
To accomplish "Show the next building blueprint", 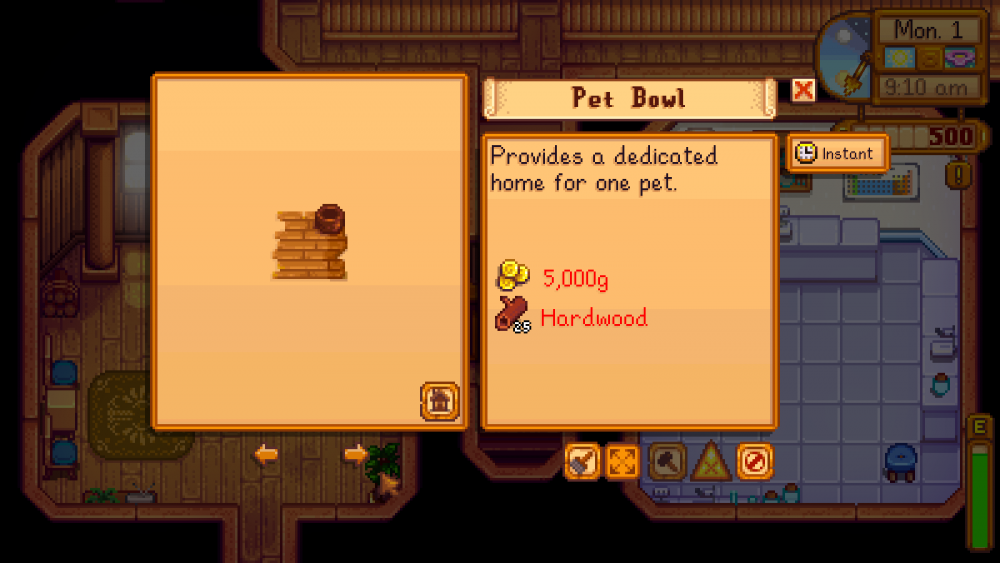I will pos(355,455).
